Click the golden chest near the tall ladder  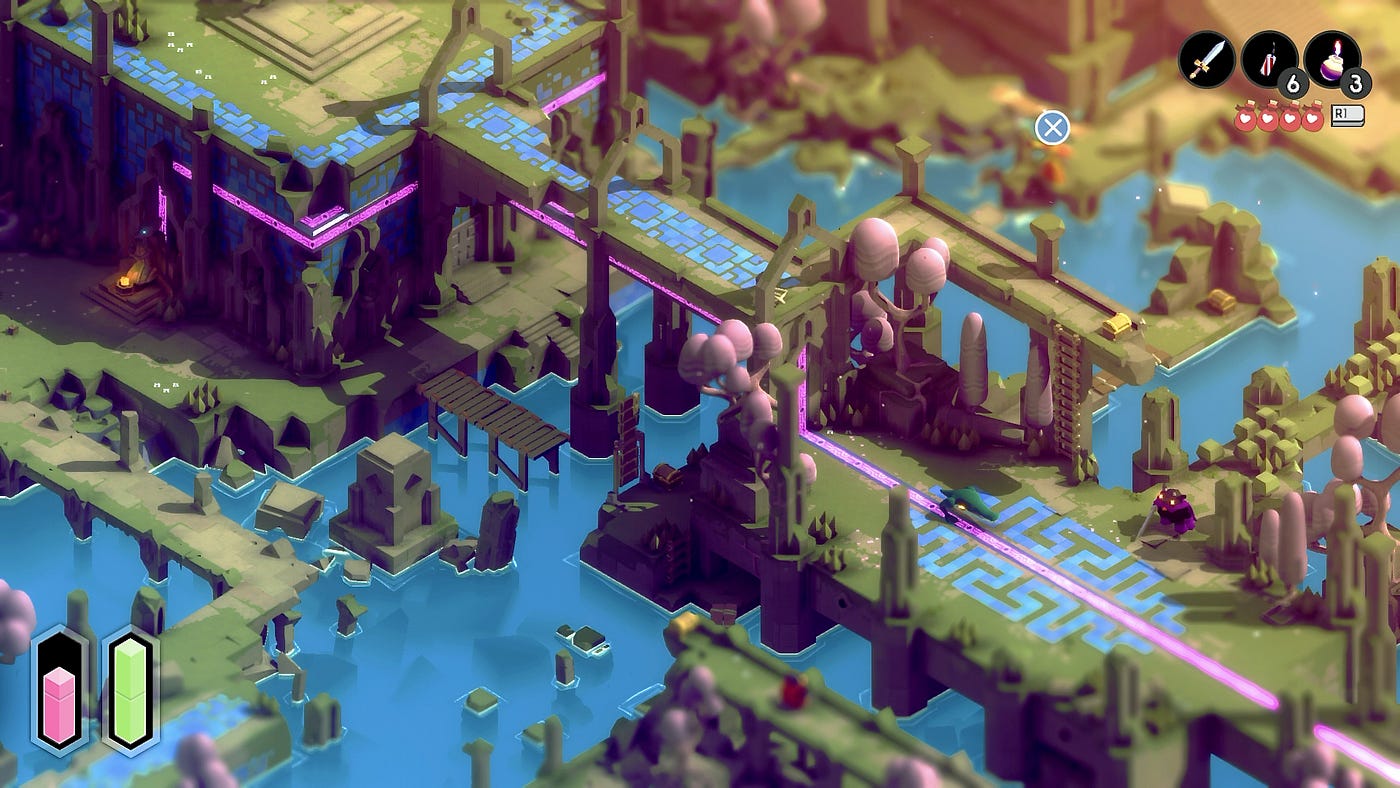1117,323
